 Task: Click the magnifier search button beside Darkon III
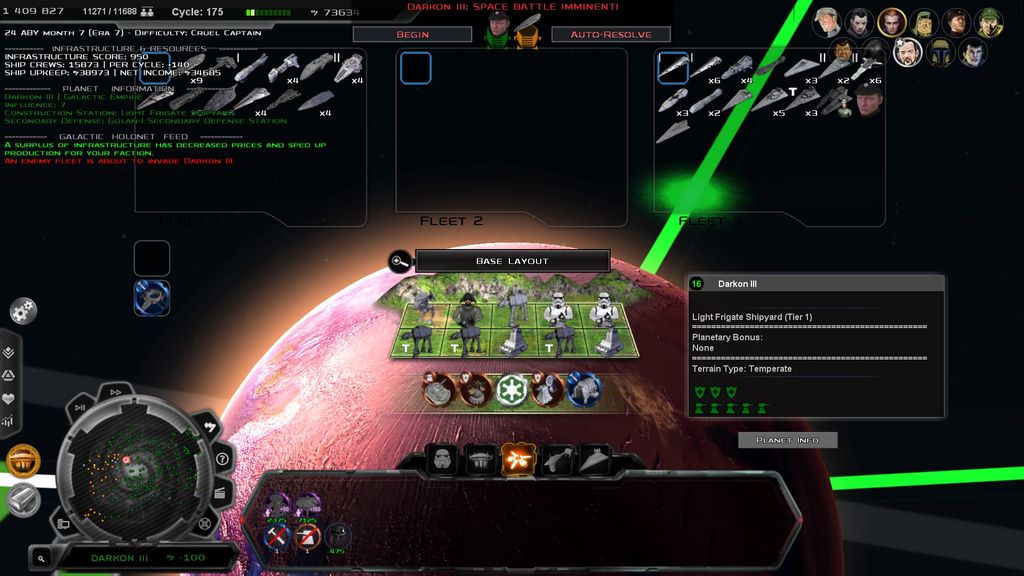(x=41, y=558)
